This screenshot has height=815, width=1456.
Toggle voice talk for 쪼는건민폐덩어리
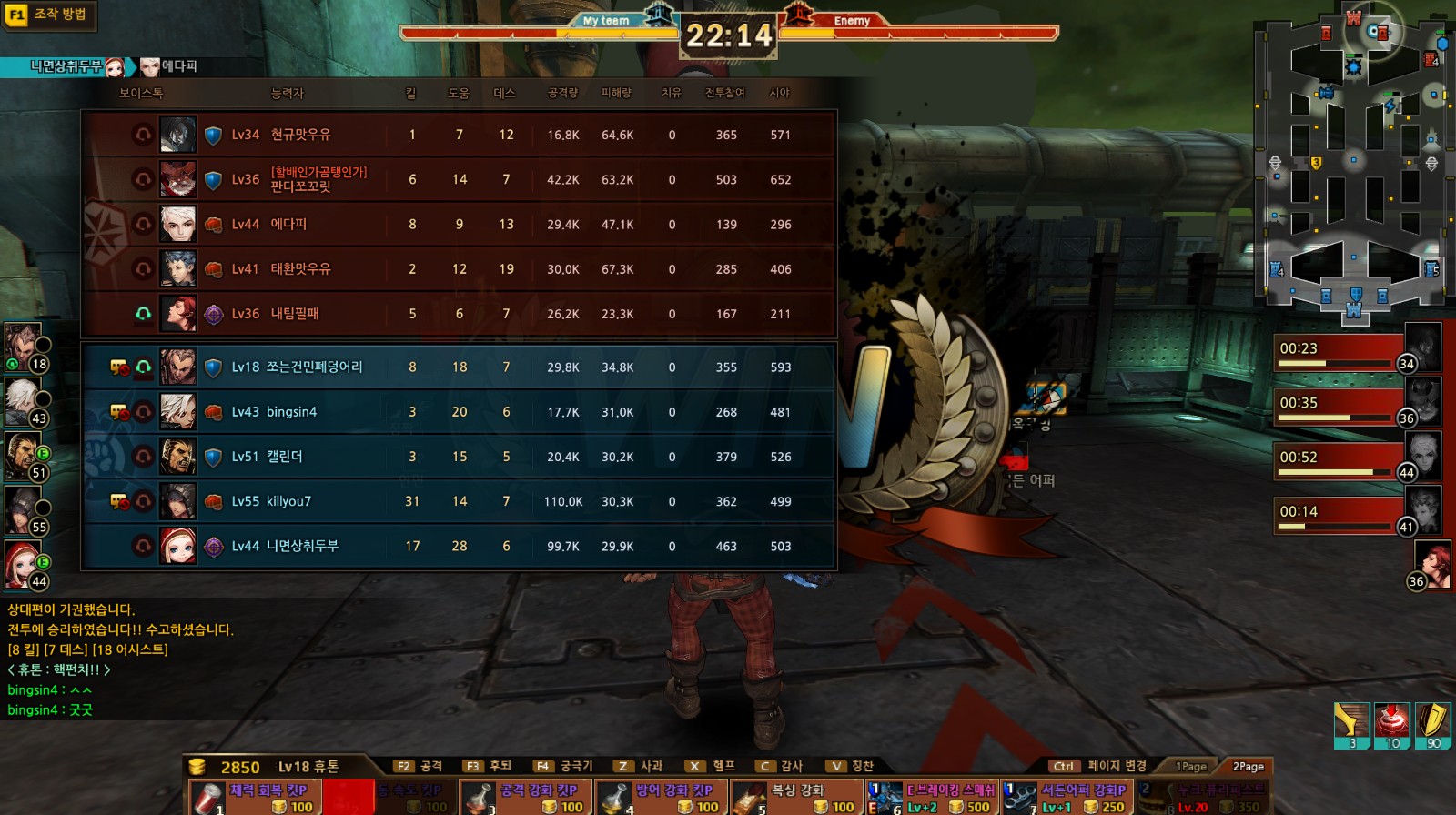[x=143, y=367]
